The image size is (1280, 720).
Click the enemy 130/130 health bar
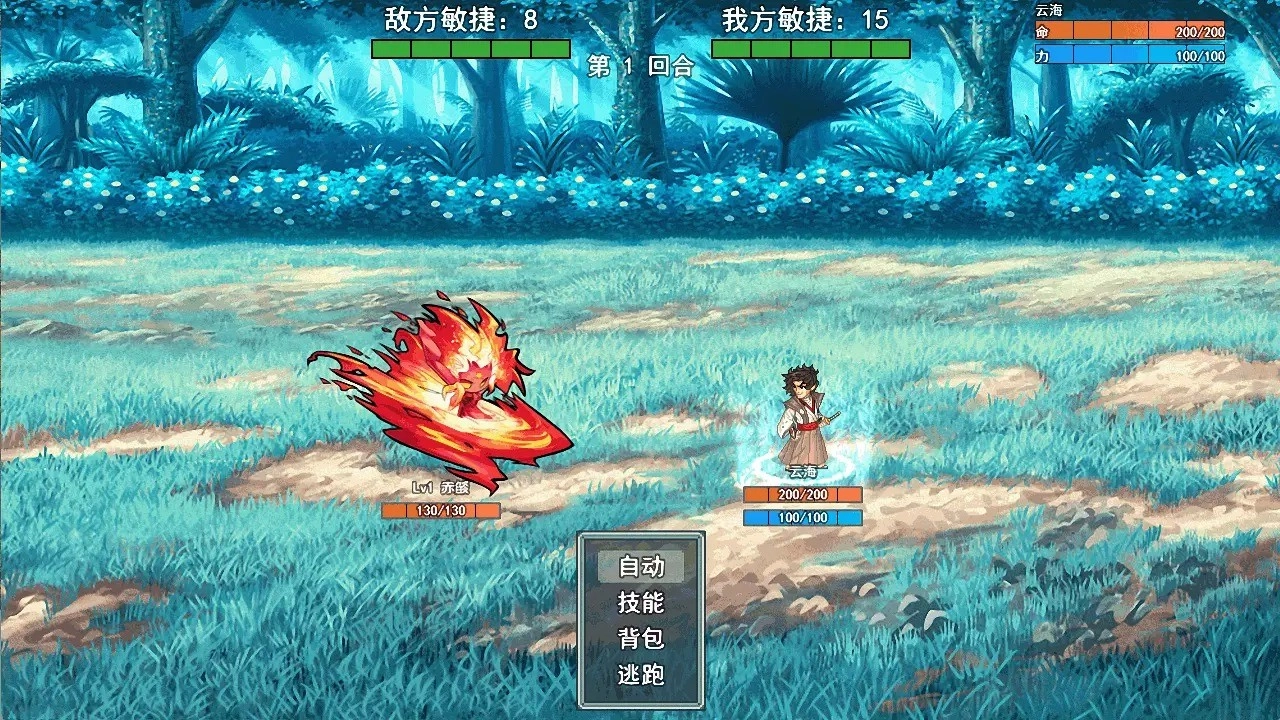(x=440, y=510)
